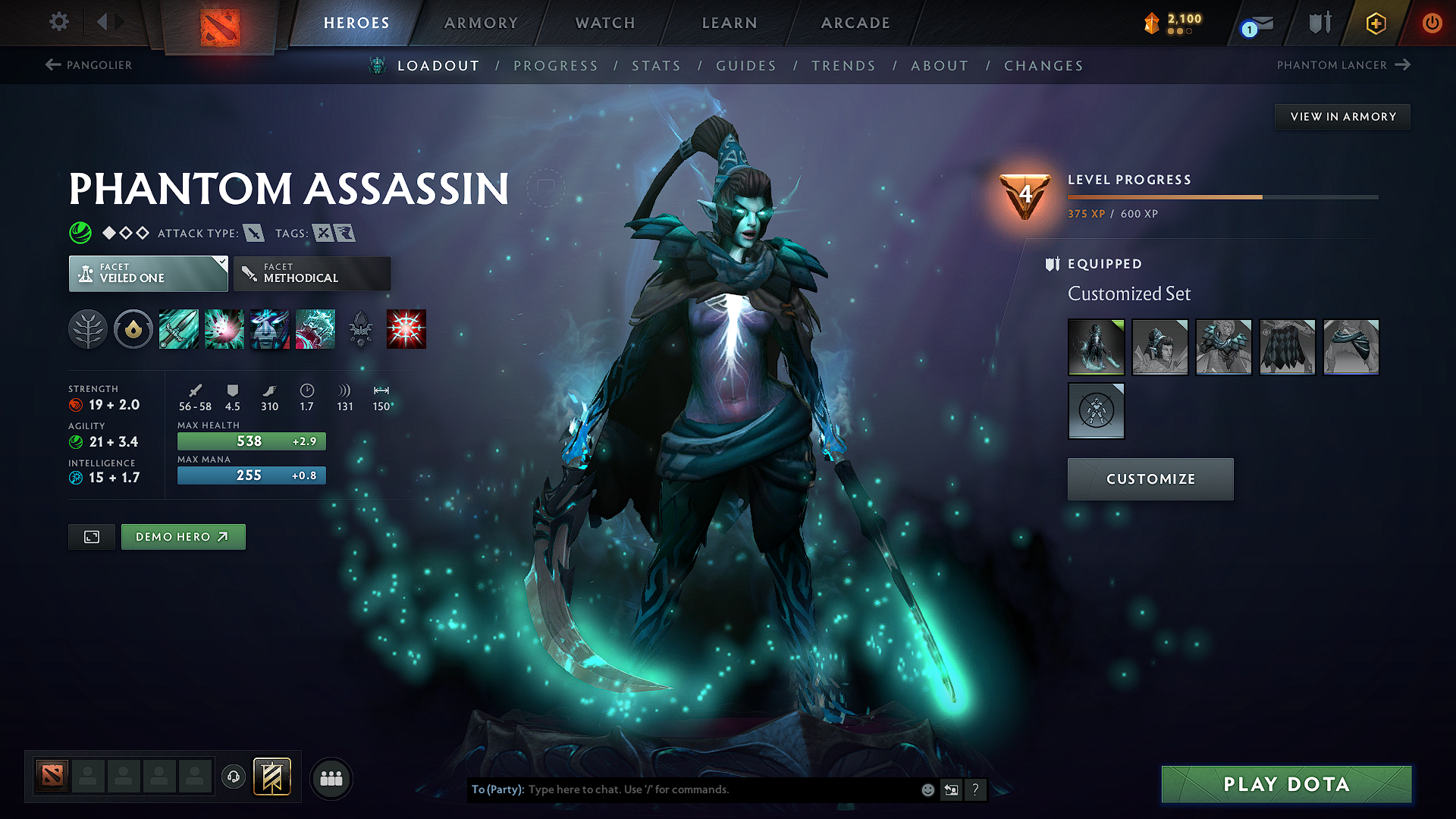Select the Blur ability icon
Screen dimensions: 1456x819
coord(270,328)
